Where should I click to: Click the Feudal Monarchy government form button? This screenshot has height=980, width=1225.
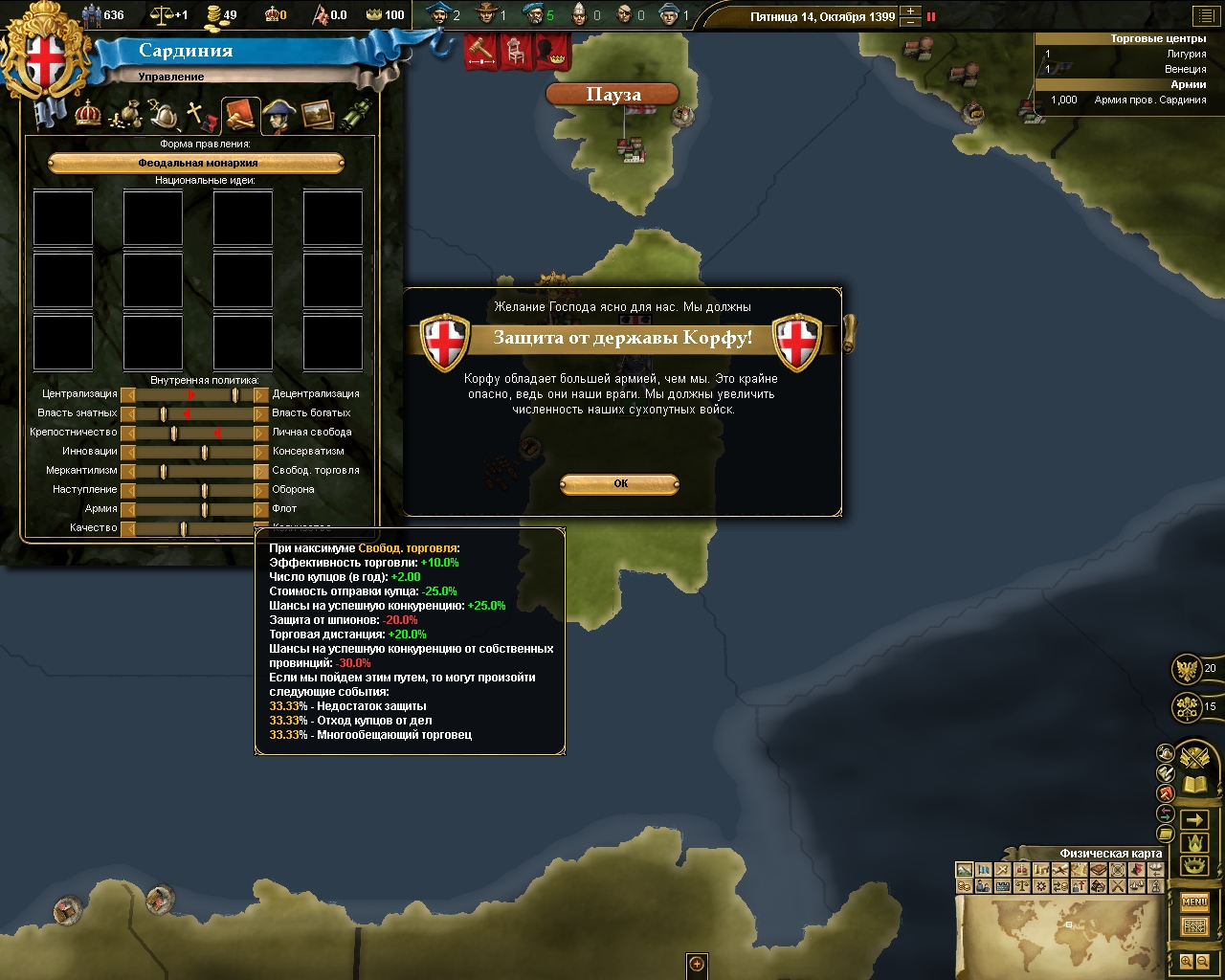196,164
